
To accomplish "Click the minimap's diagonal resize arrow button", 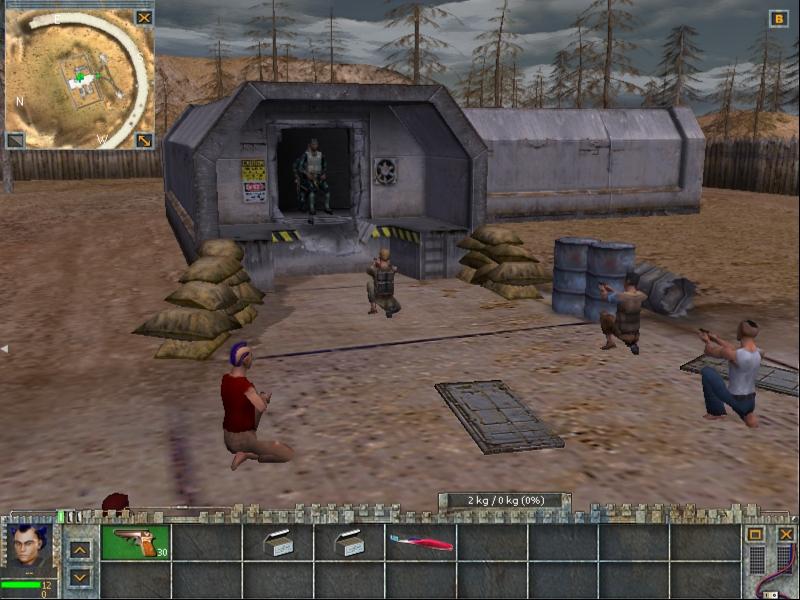I will click(144, 140).
